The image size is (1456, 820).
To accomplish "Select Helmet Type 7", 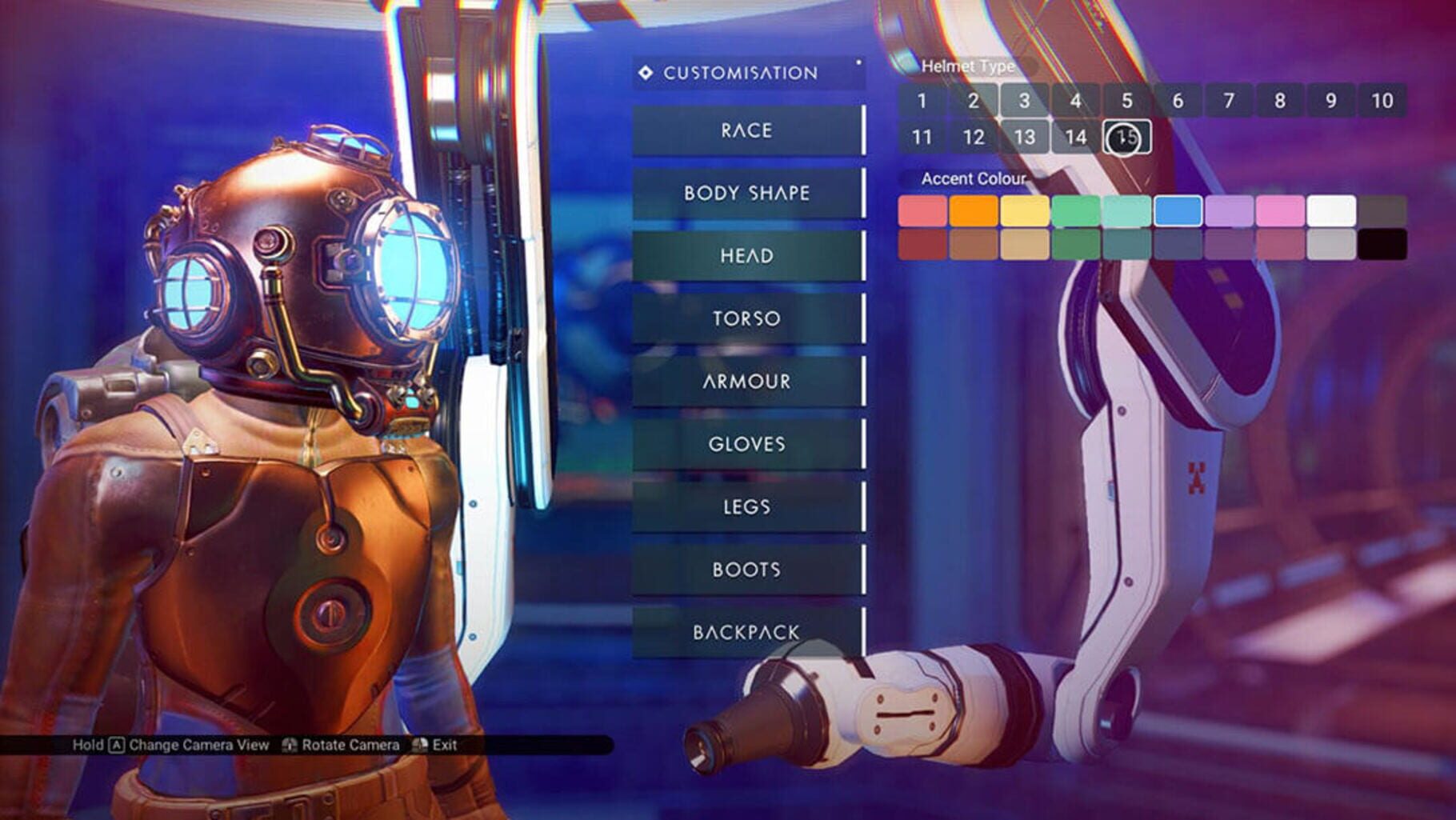I will 1230,101.
